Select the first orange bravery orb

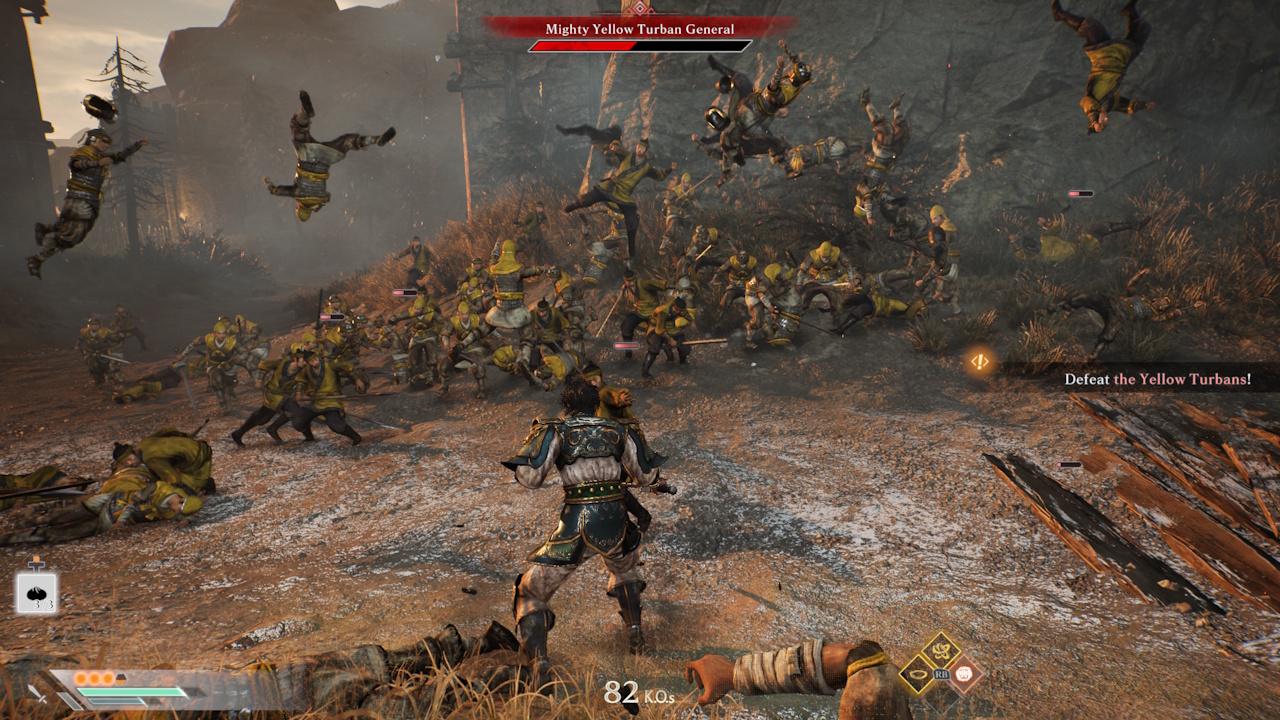[x=81, y=677]
